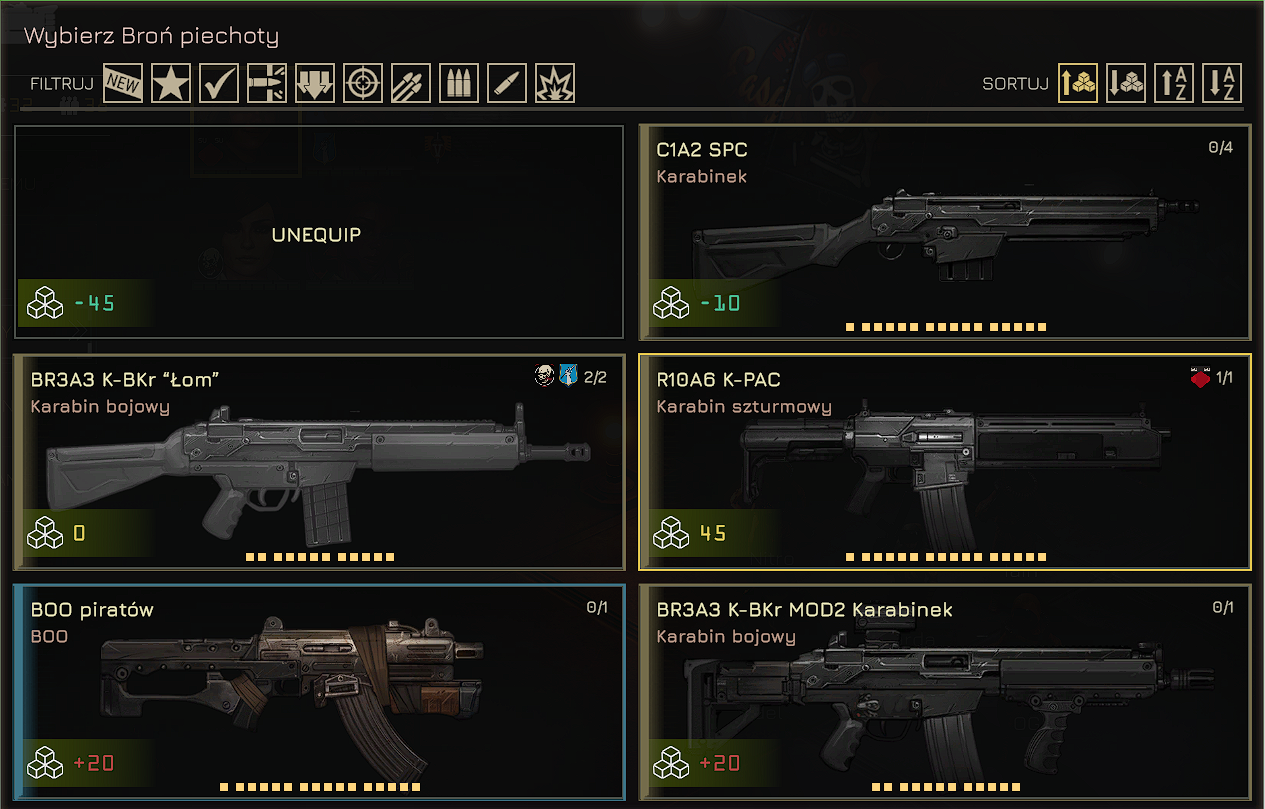Filter weapons by the star icon
1265x809 pixels.
[171, 84]
